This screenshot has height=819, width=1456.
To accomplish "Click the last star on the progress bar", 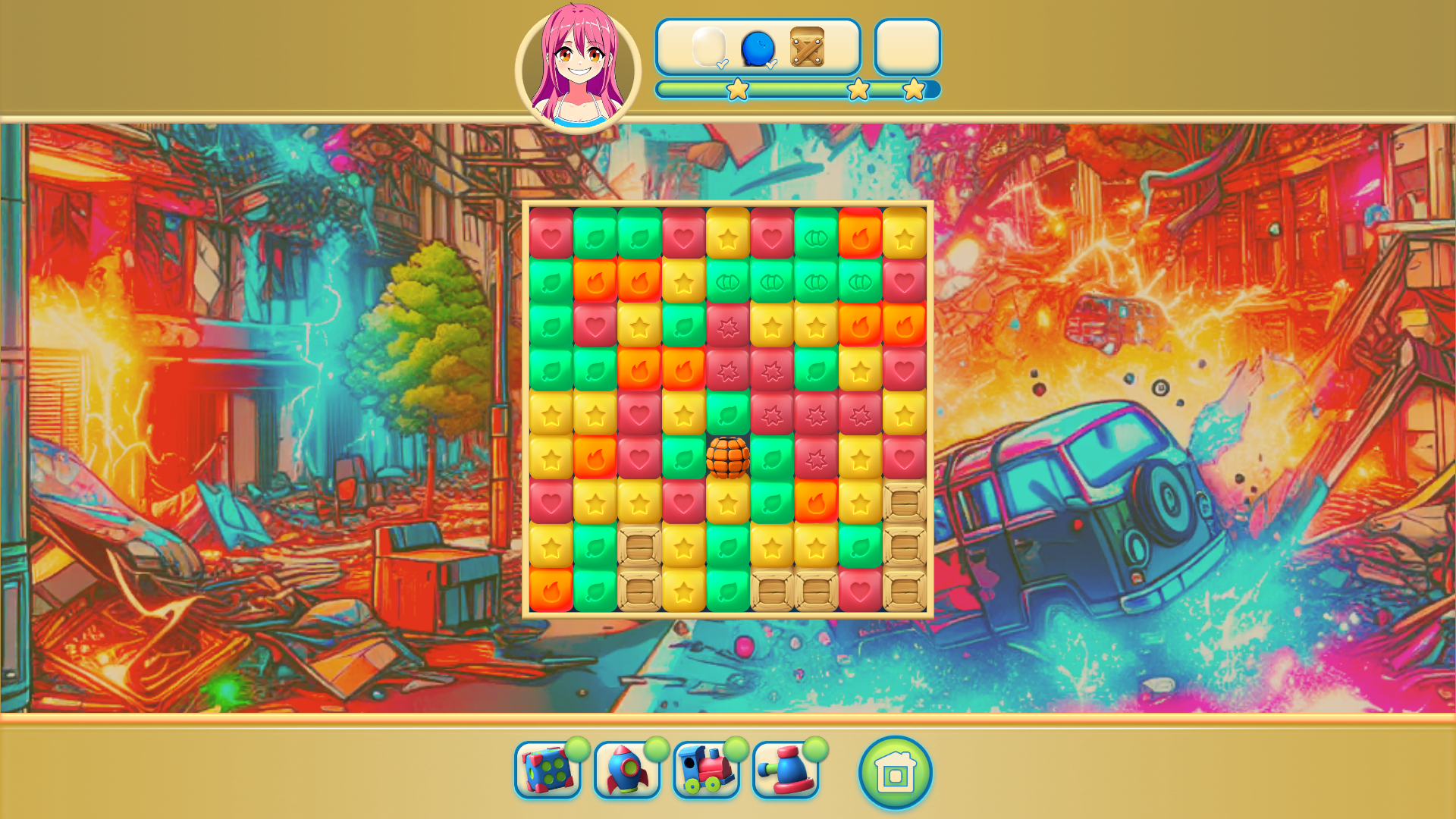I will (x=914, y=89).
